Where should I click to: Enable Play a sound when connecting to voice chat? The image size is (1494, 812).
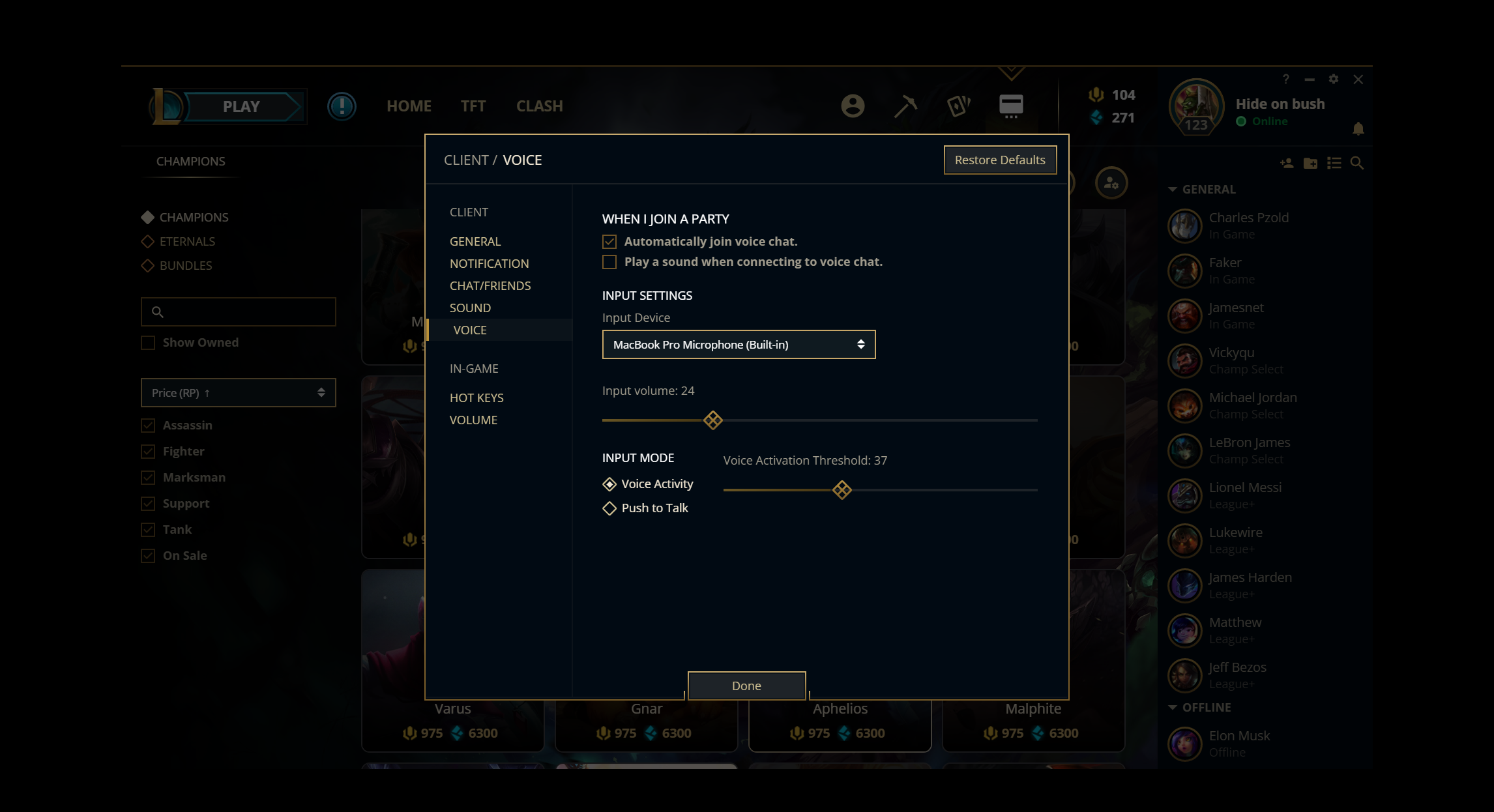coord(609,262)
